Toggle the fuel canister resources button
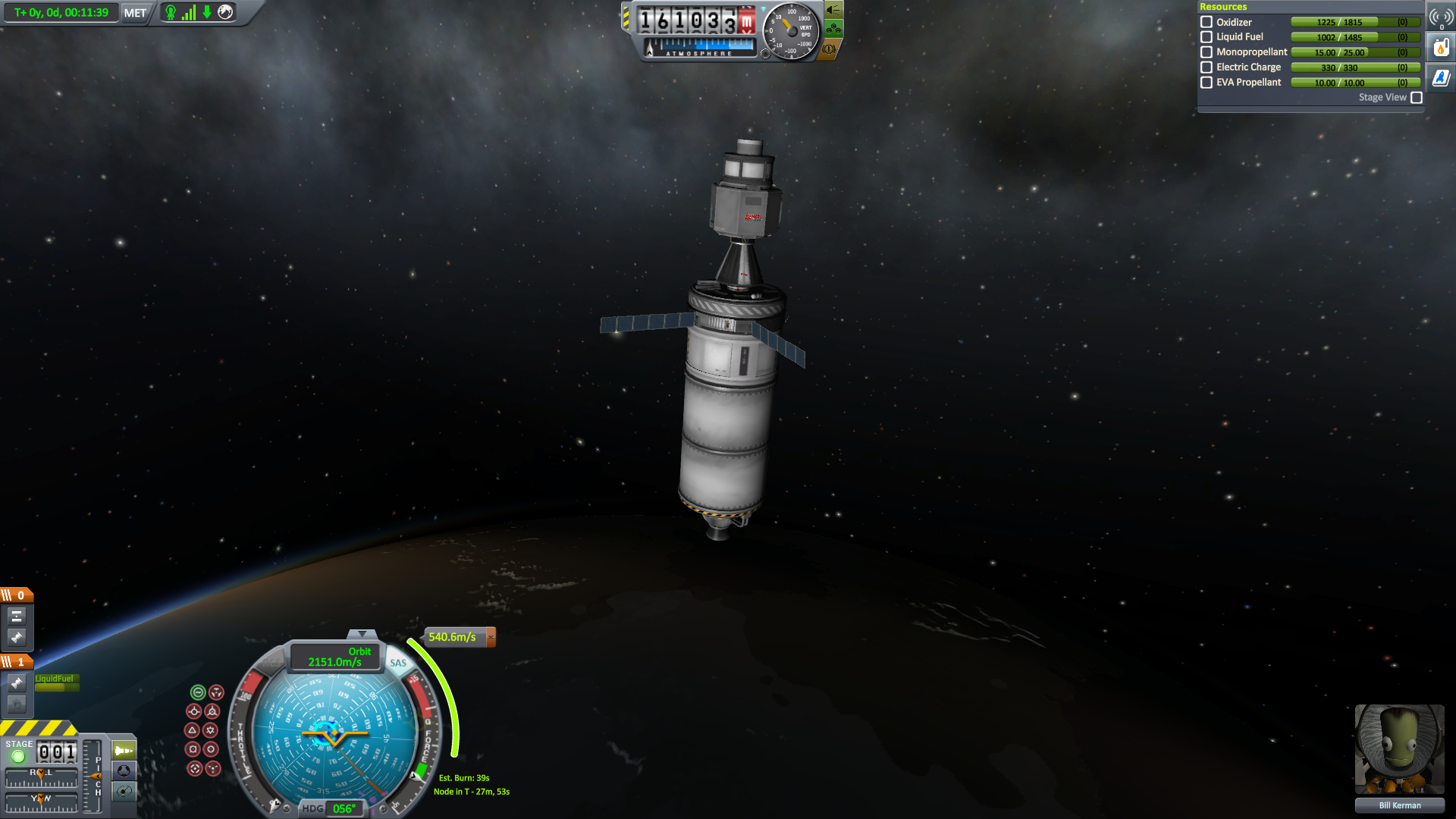 tap(1441, 48)
